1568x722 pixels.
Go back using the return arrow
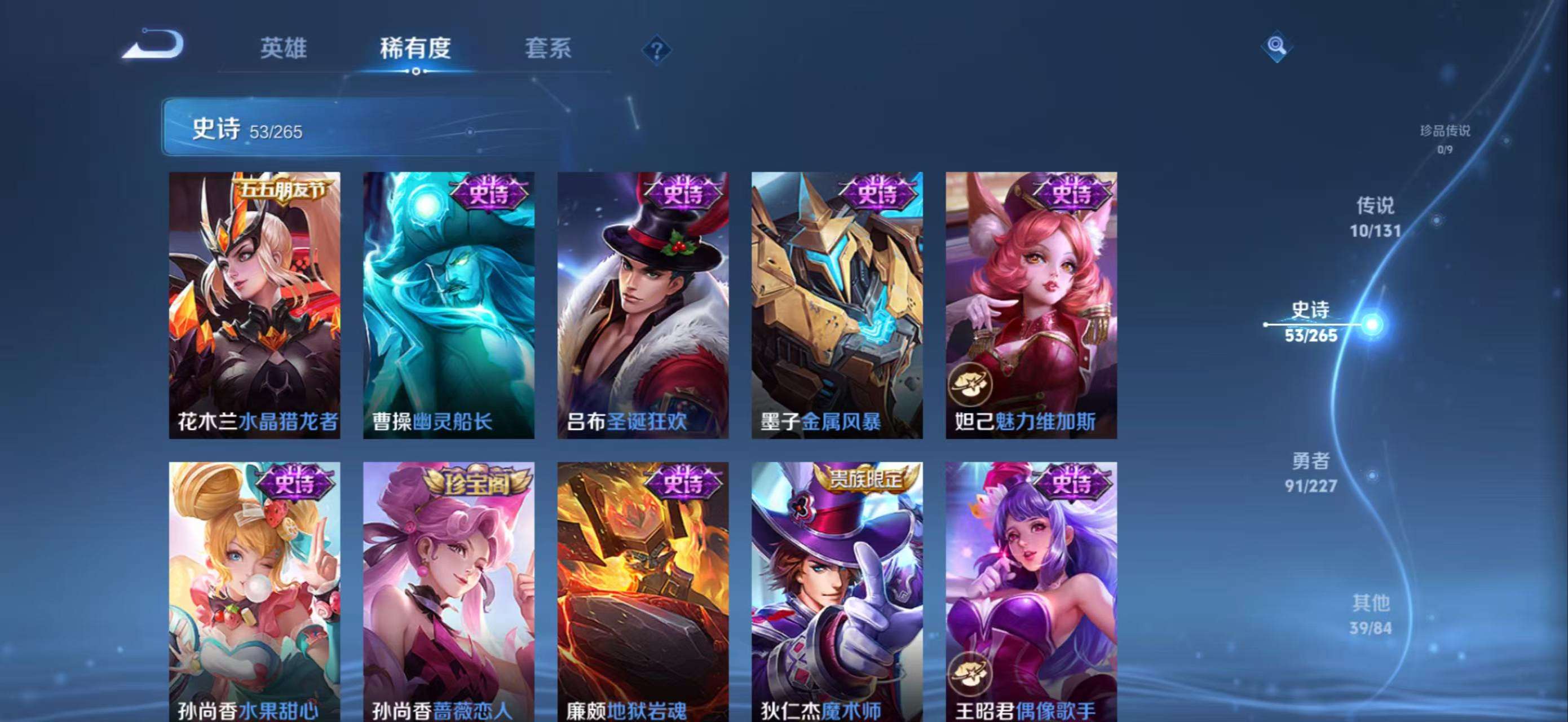[x=153, y=45]
